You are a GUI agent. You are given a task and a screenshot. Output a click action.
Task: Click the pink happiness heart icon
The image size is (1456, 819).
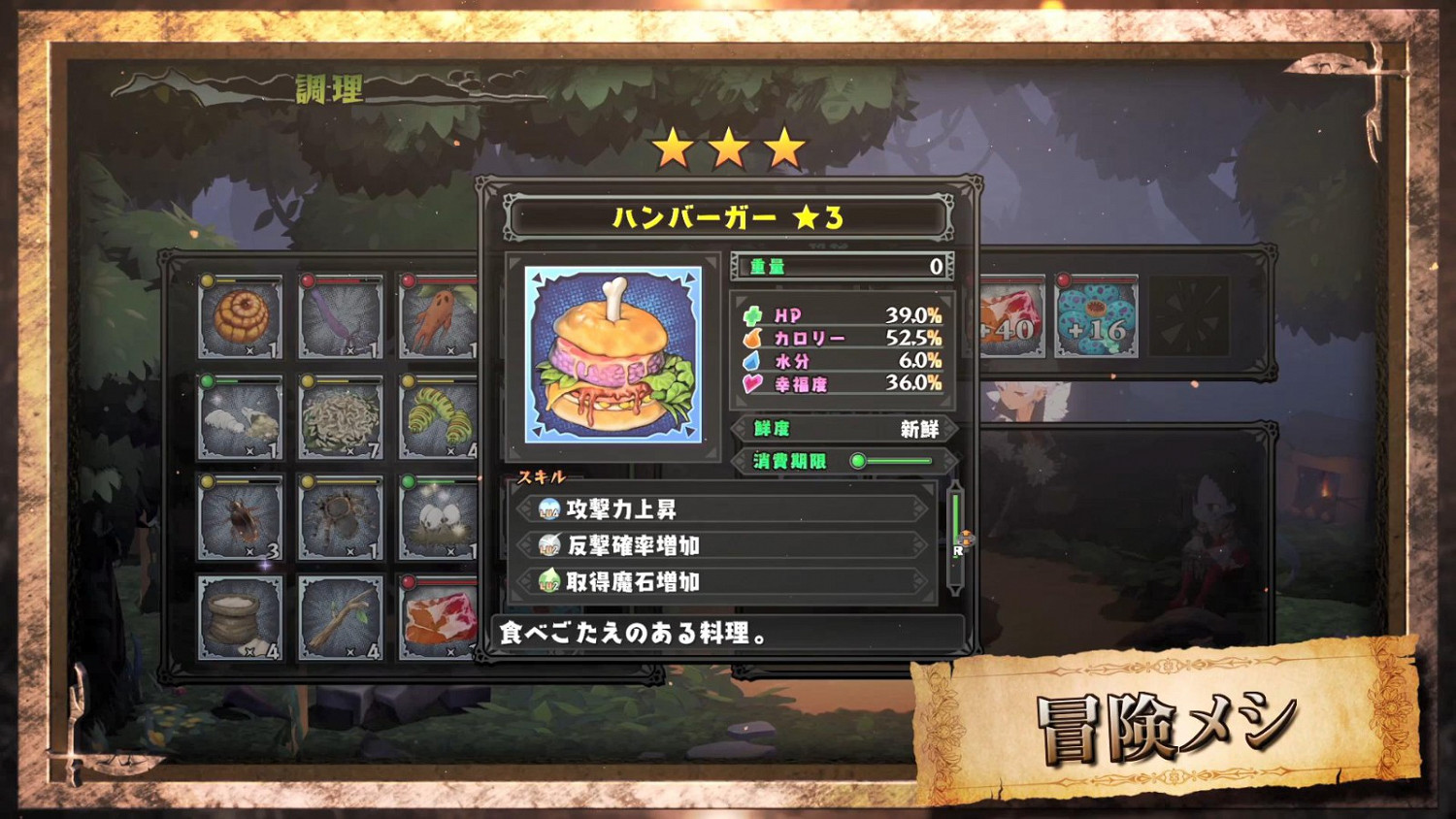tap(751, 383)
